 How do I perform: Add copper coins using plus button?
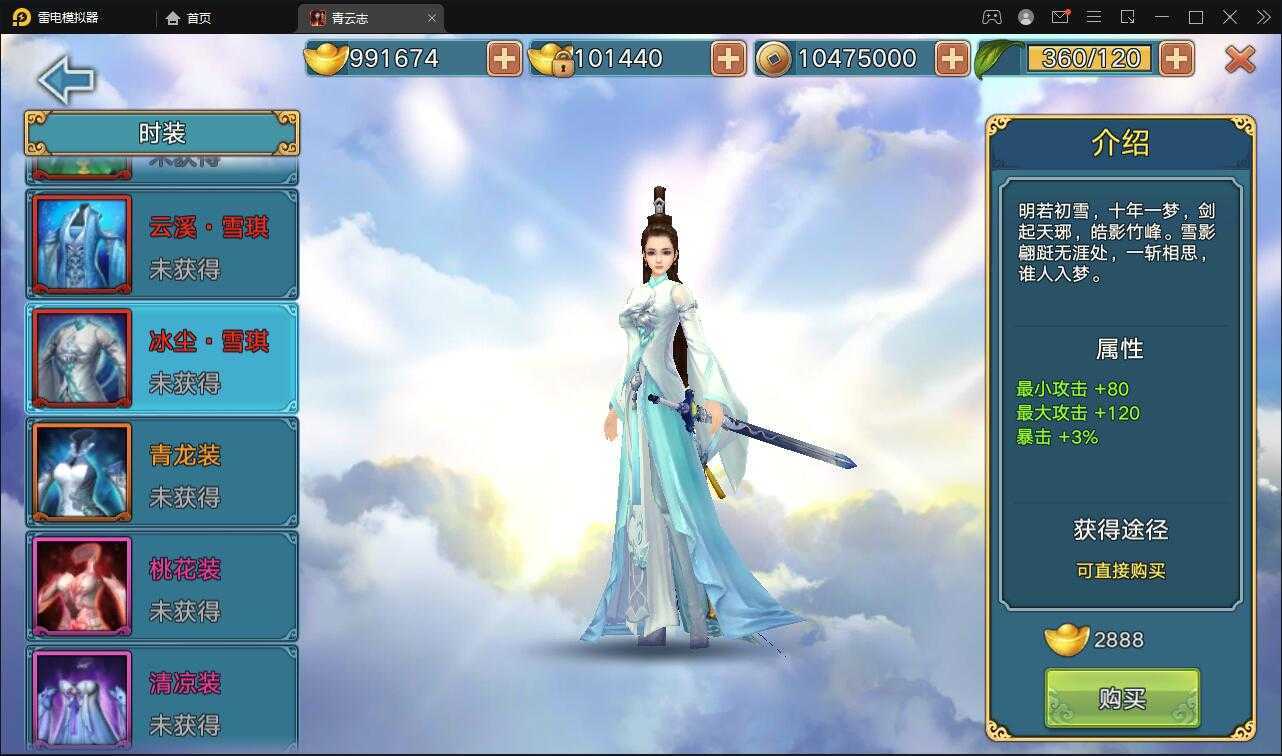[x=952, y=59]
